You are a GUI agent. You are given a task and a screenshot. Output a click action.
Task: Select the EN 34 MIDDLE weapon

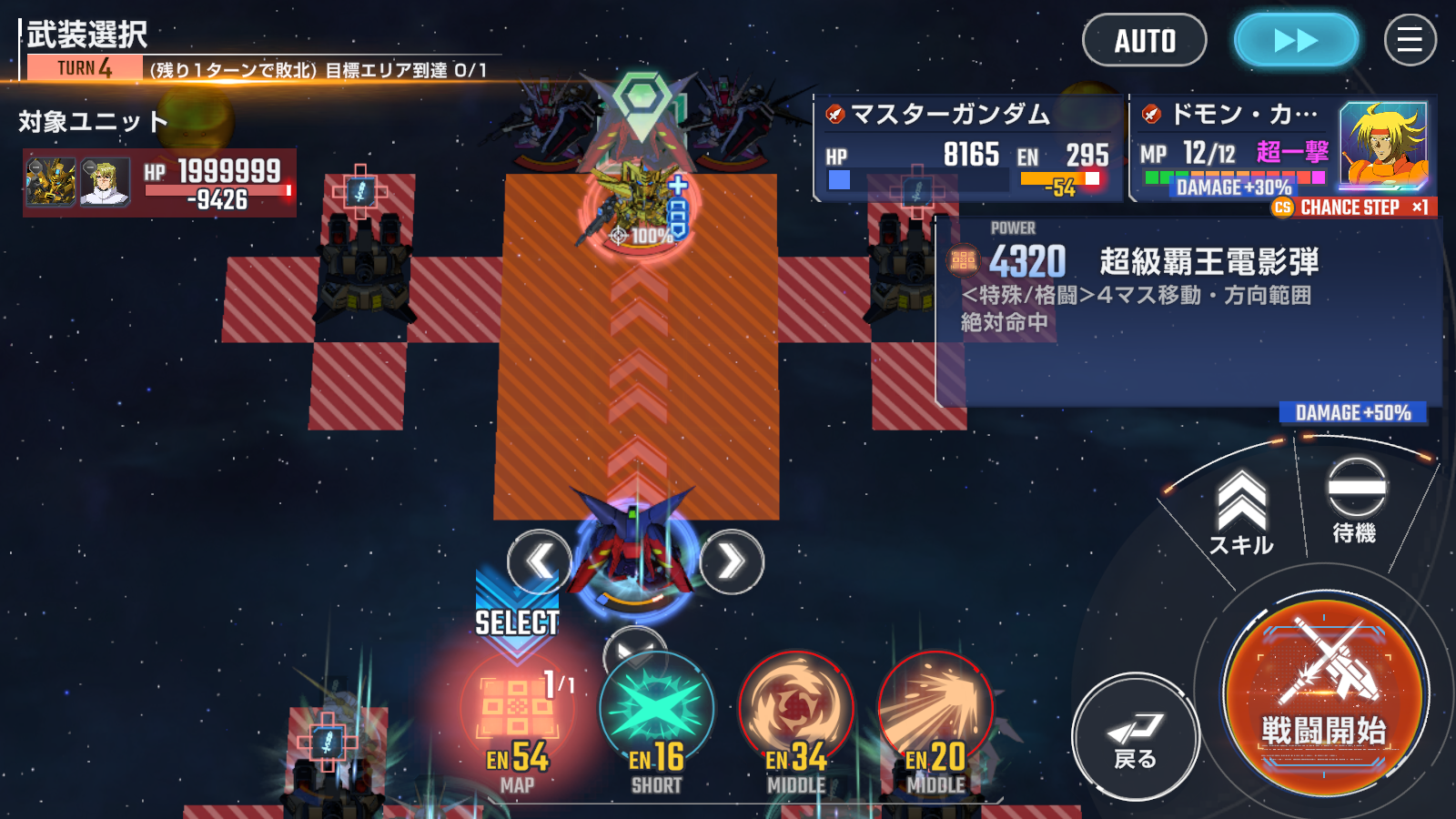click(796, 719)
